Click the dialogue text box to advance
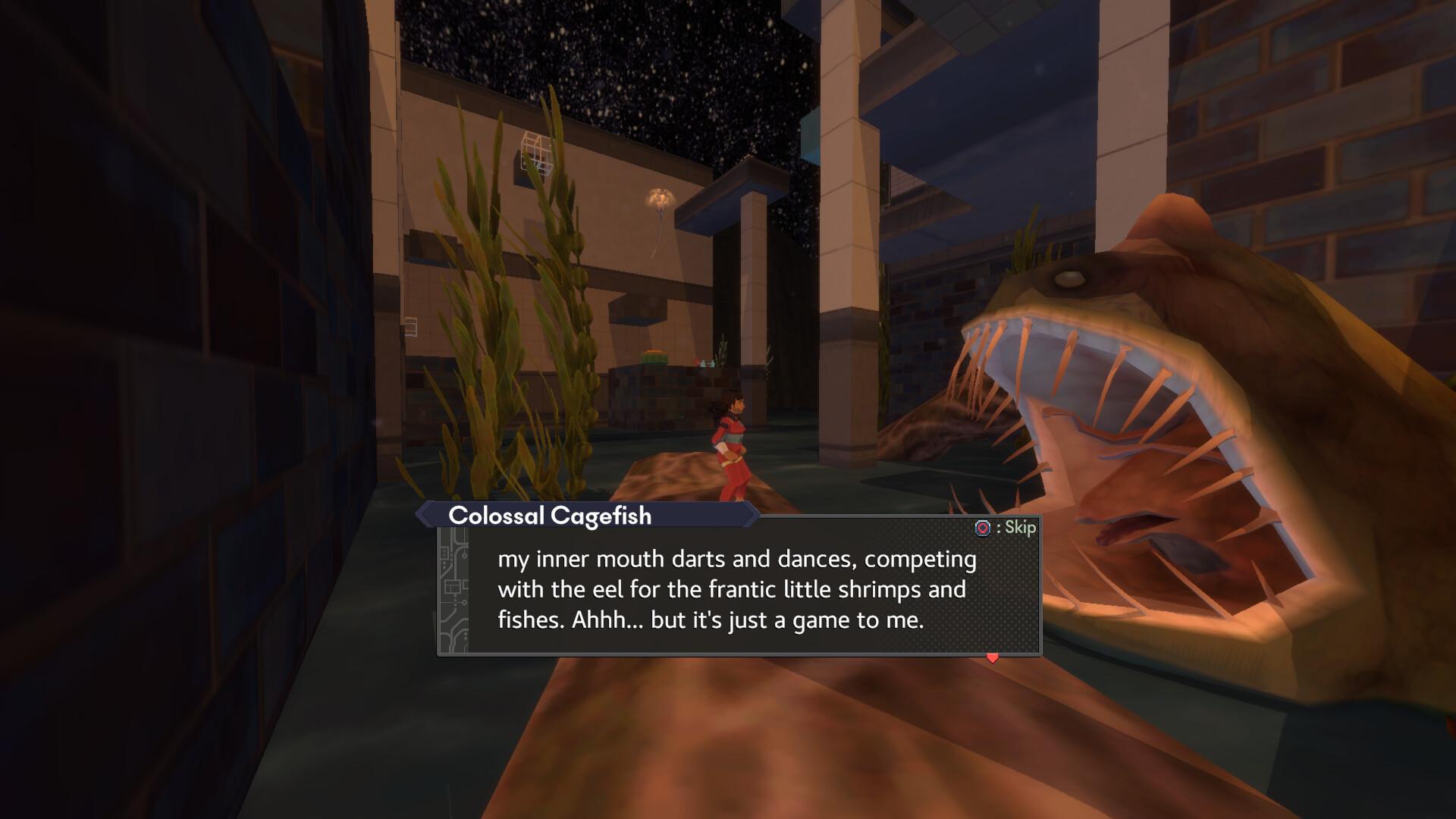Screen dimensions: 1456x819 coord(736,590)
